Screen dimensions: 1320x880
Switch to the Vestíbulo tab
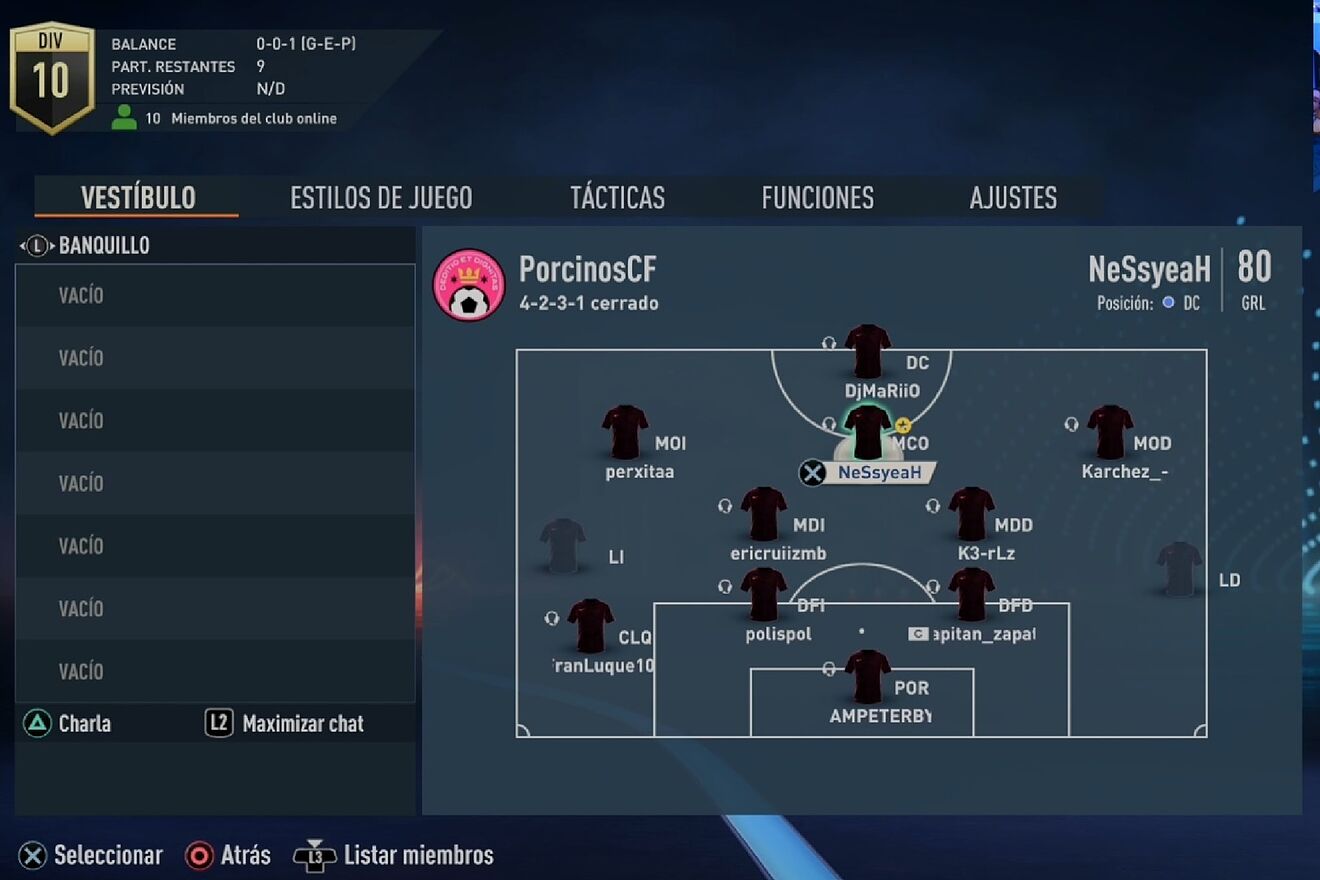pyautogui.click(x=138, y=198)
